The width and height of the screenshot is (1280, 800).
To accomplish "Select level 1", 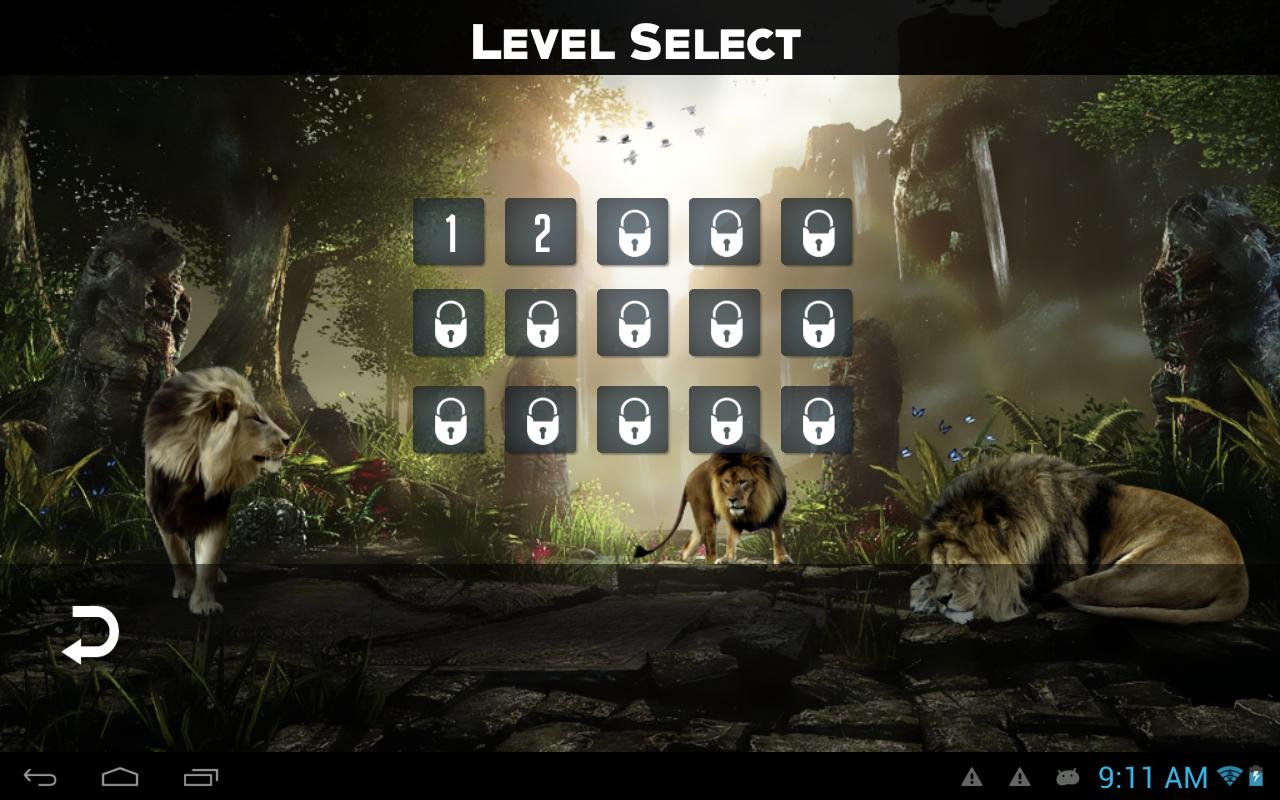I will 448,232.
